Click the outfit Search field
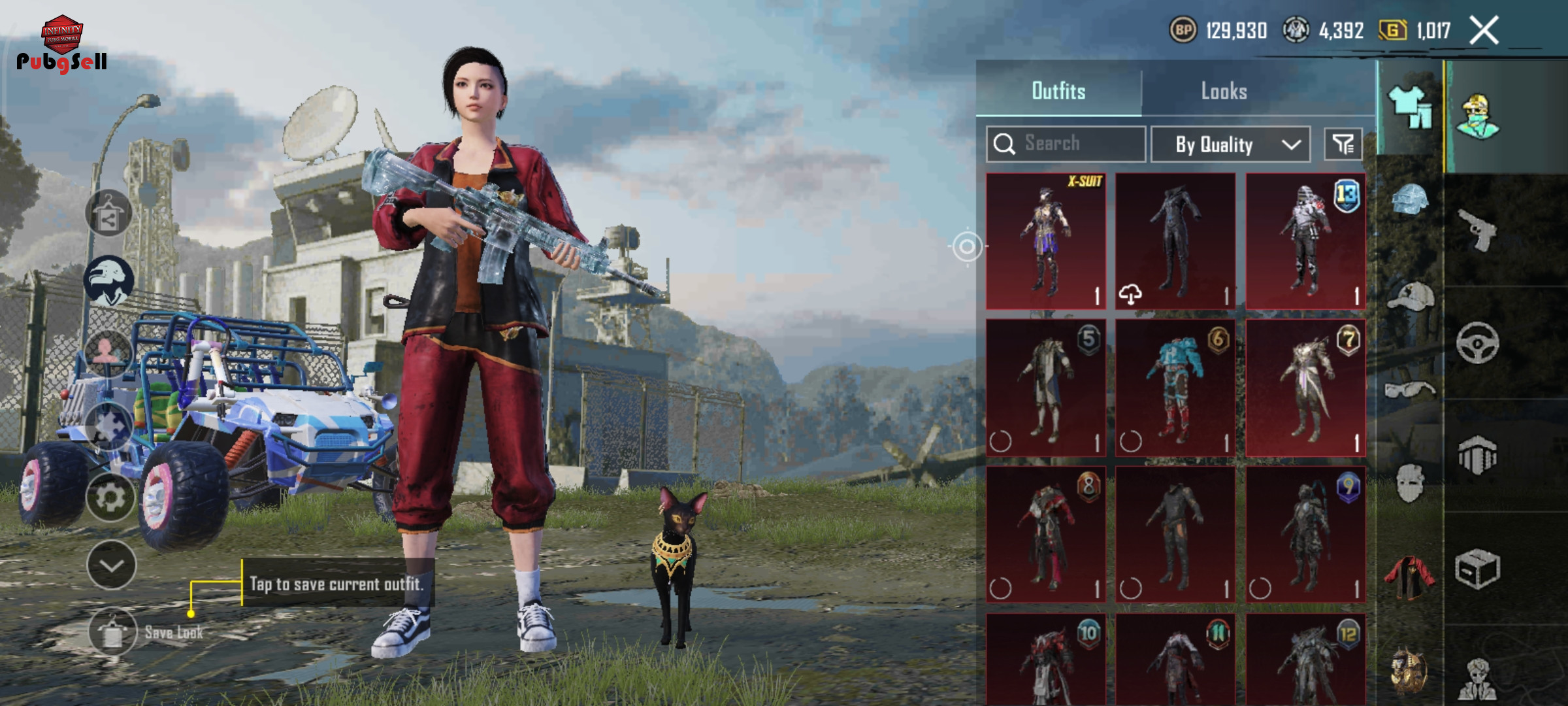Viewport: 1568px width, 706px height. (x=1066, y=144)
